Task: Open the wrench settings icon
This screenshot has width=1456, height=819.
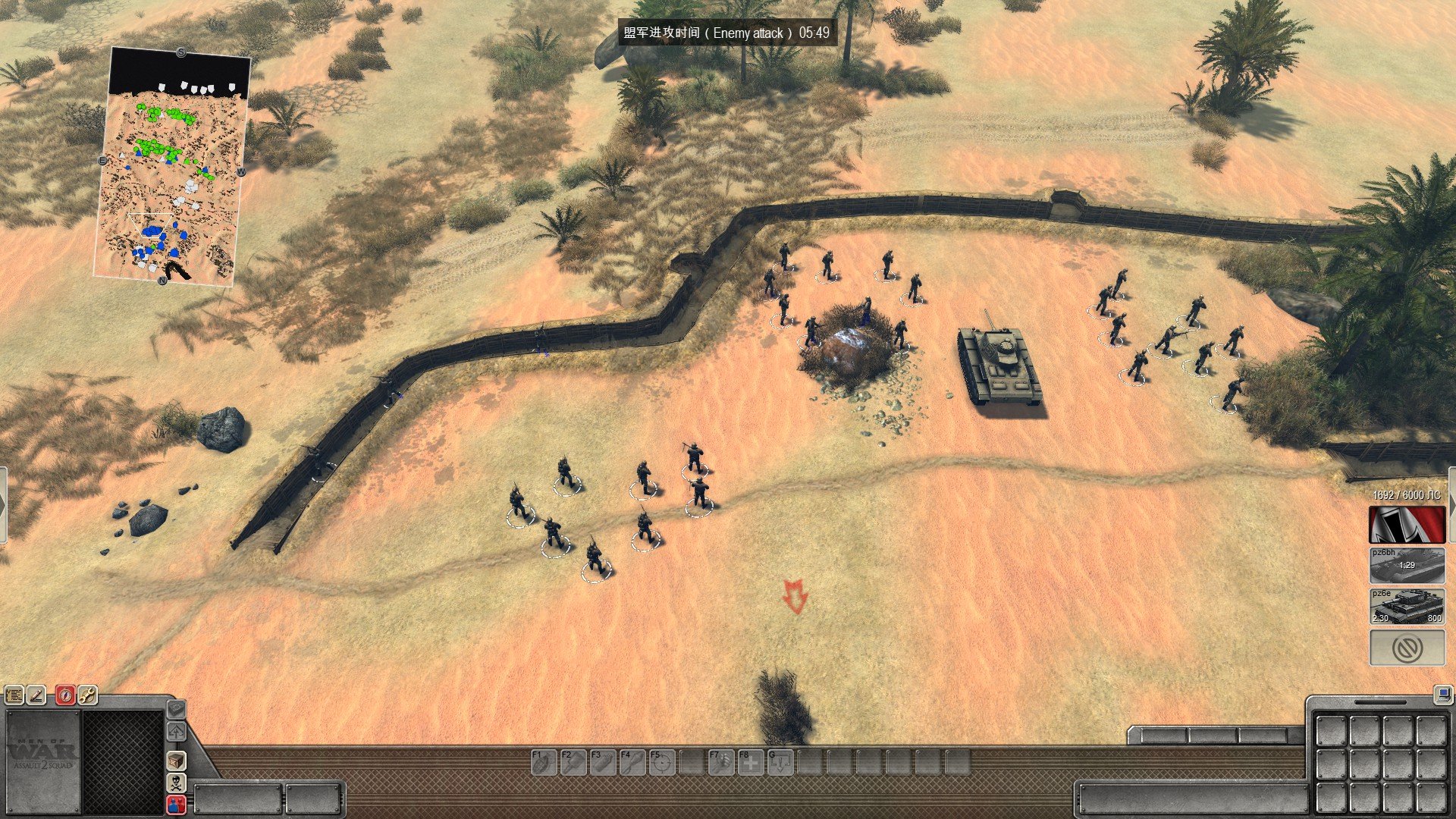Action: click(87, 694)
